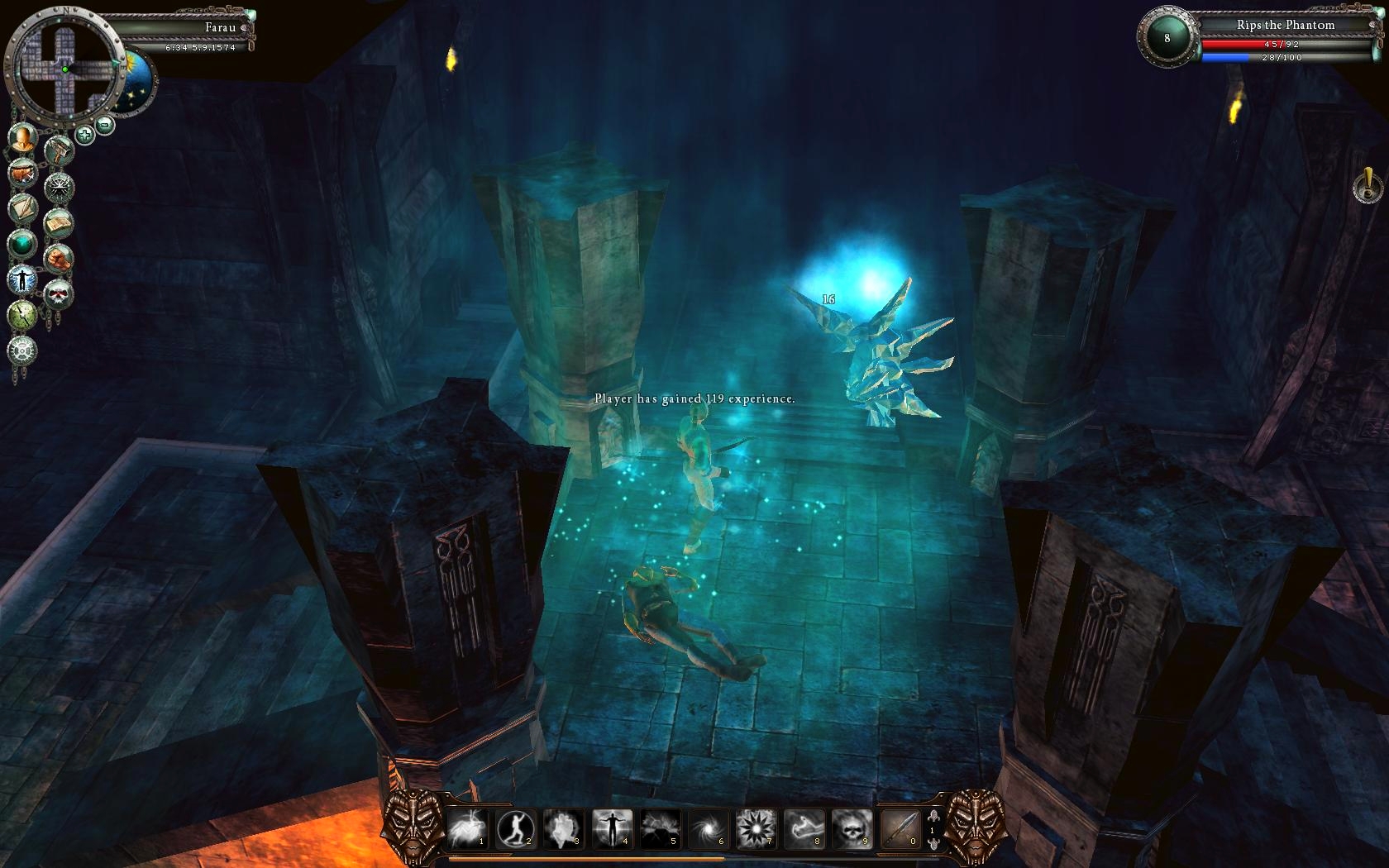The width and height of the screenshot is (1389, 868).
Task: Click the level 8 orb beside the player name
Action: 1167,38
